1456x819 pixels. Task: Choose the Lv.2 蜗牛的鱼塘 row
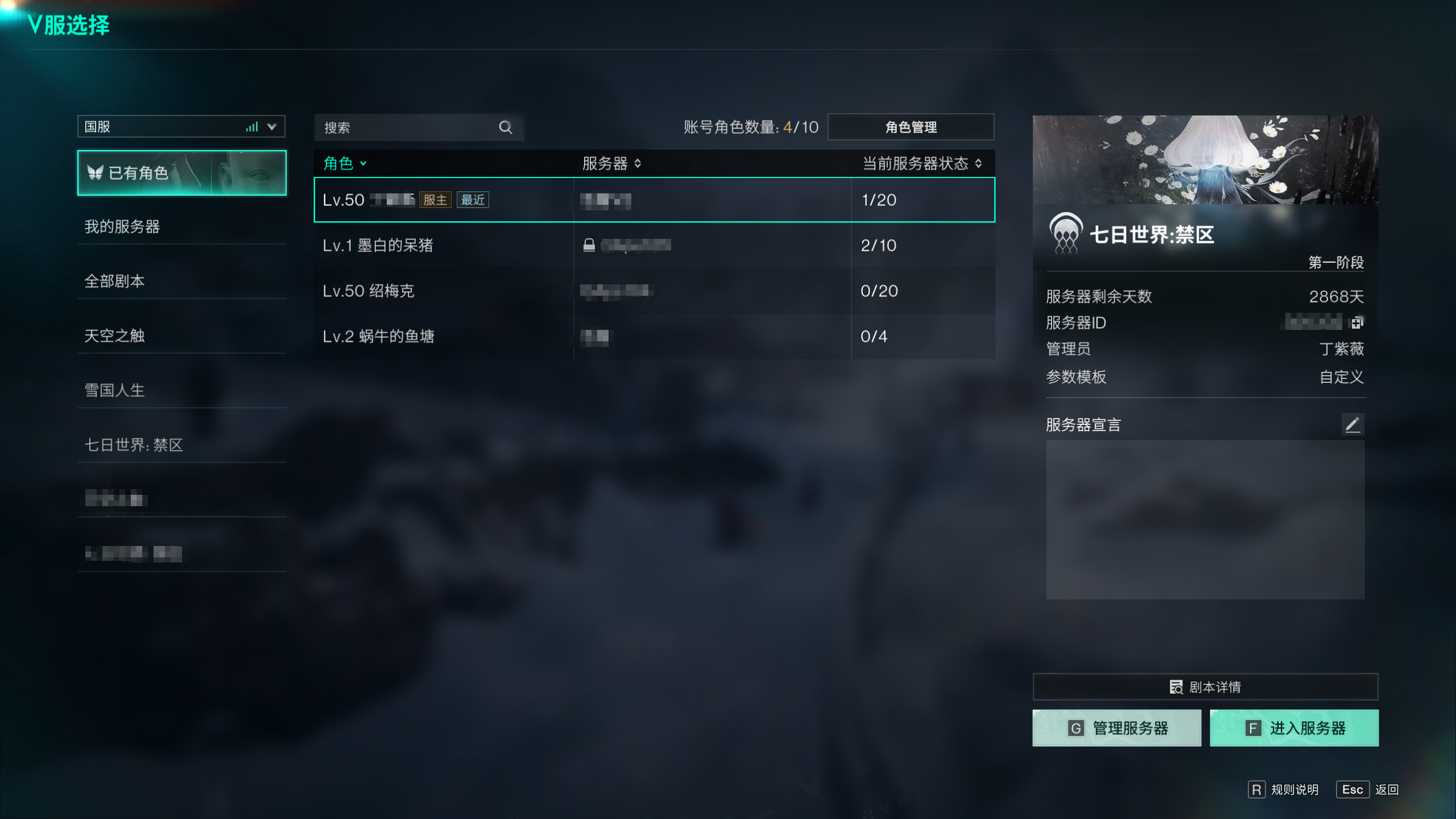654,336
